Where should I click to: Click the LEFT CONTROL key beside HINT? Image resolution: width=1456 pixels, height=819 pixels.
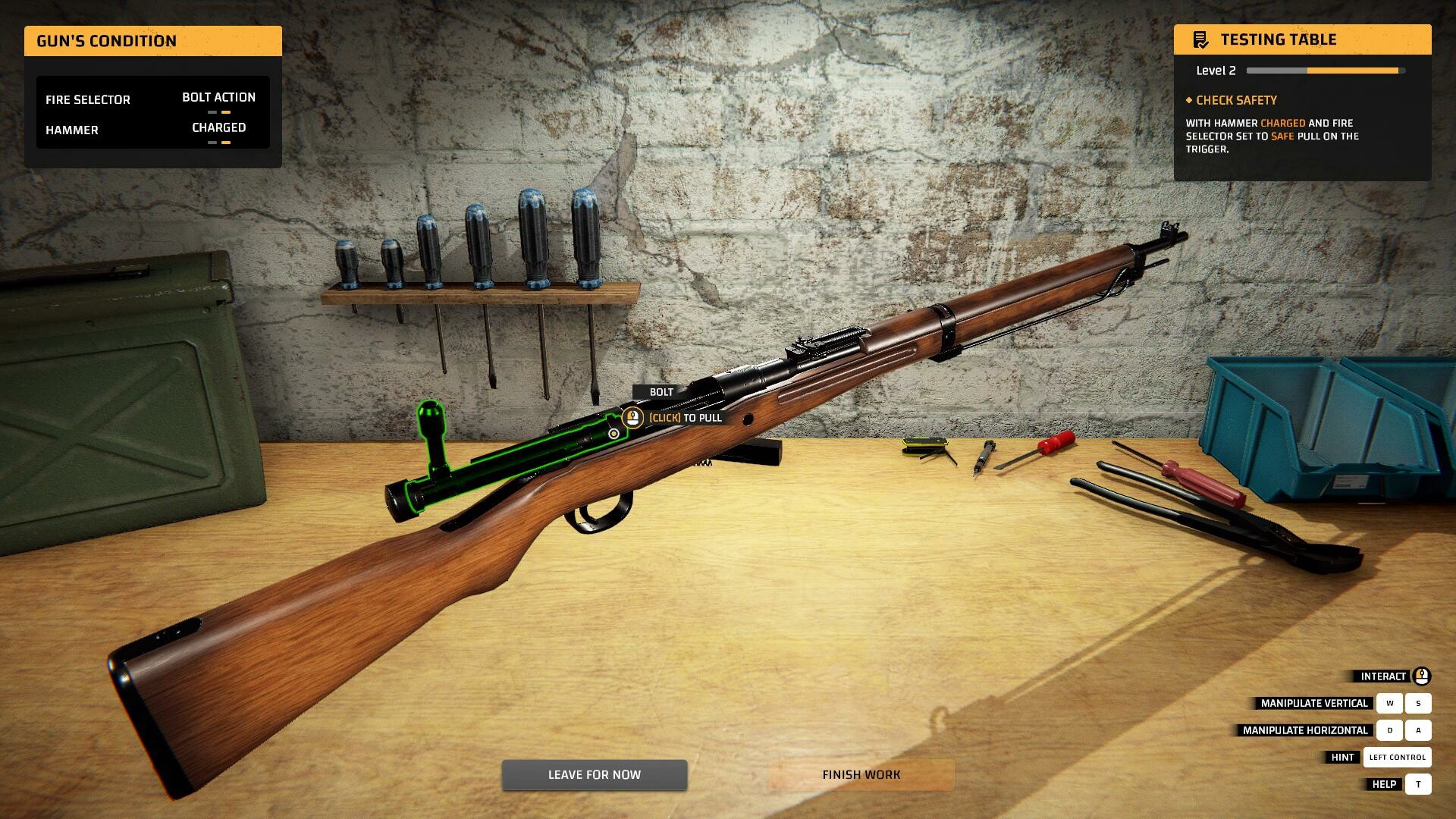[1396, 757]
